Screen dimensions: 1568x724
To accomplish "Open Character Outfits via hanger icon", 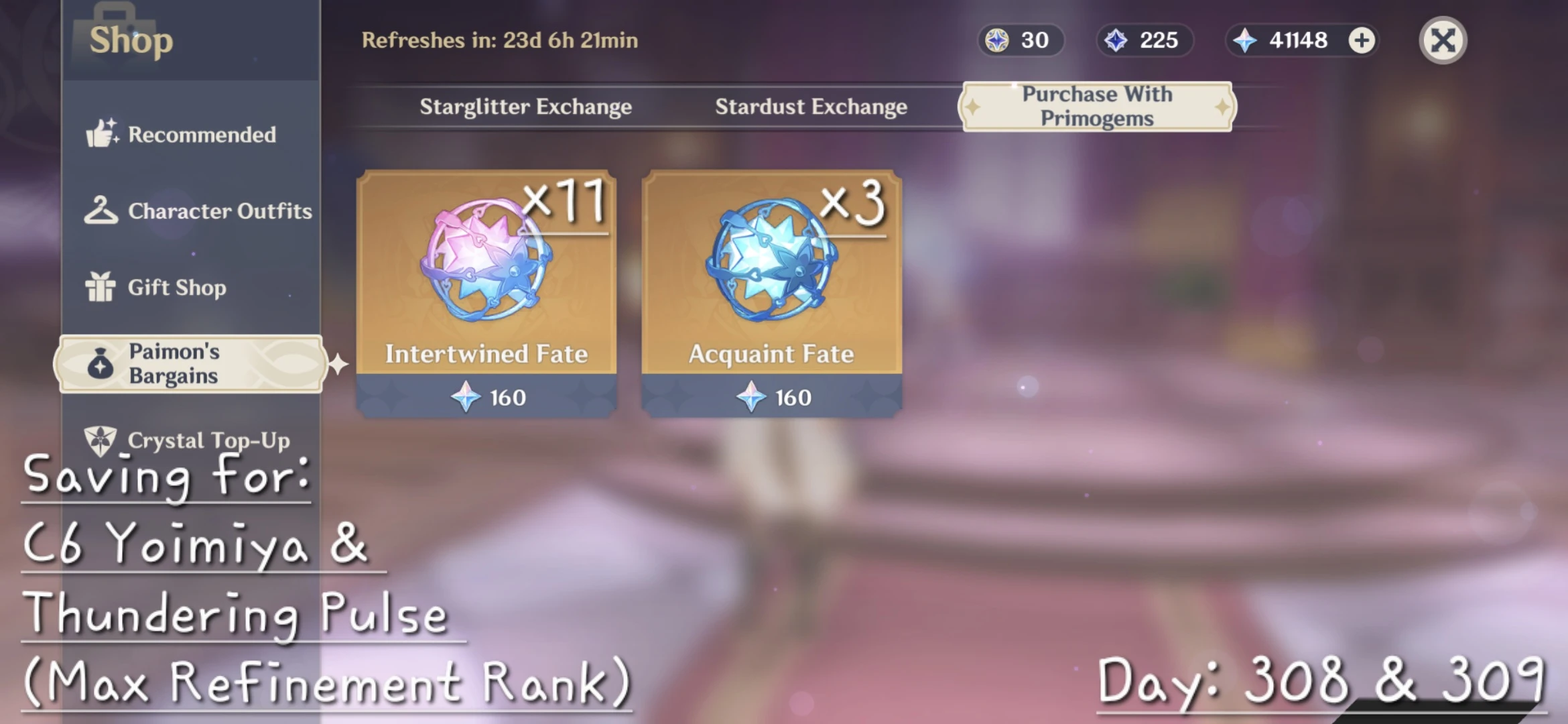I will [101, 210].
